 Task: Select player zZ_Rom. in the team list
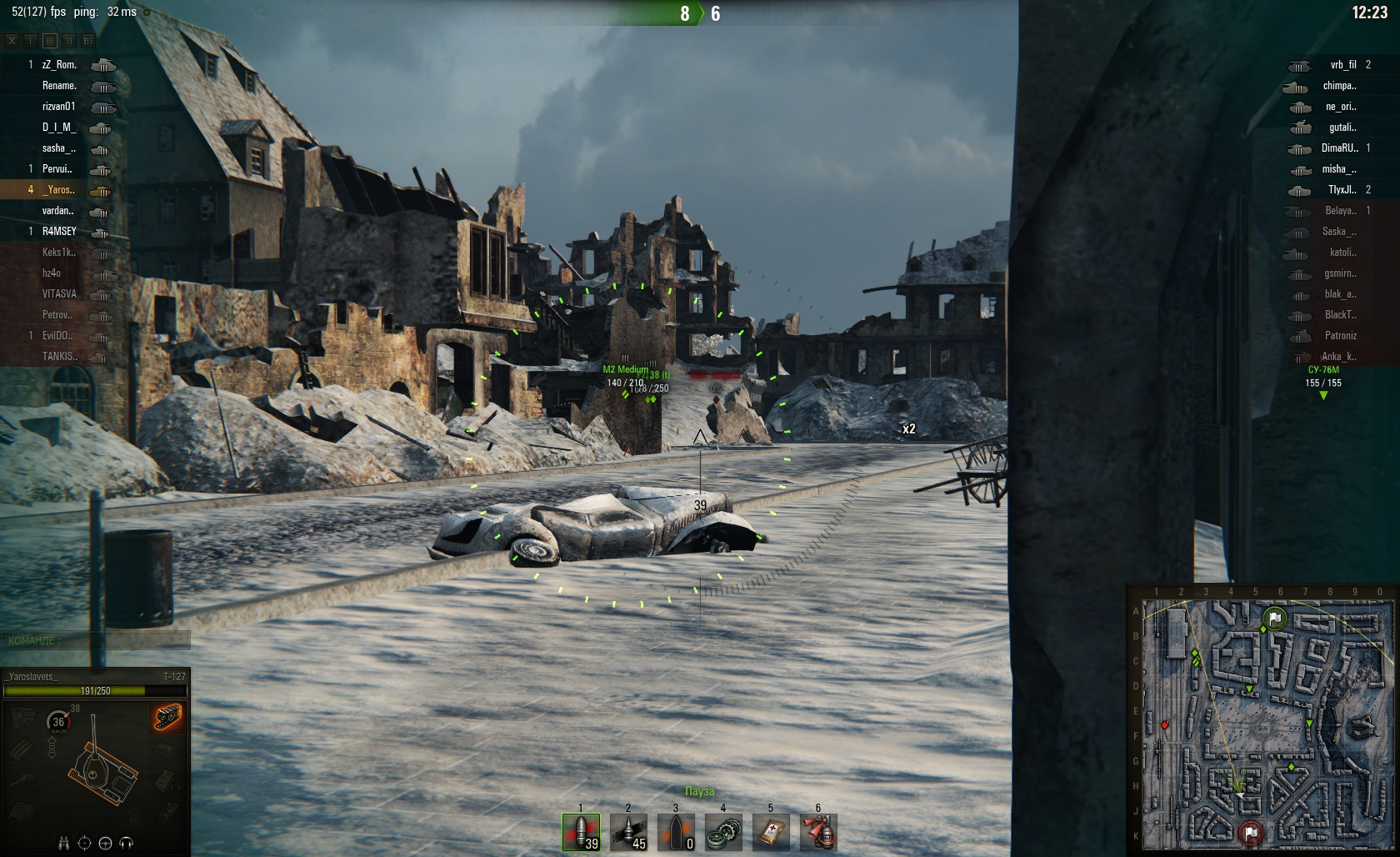tap(59, 65)
